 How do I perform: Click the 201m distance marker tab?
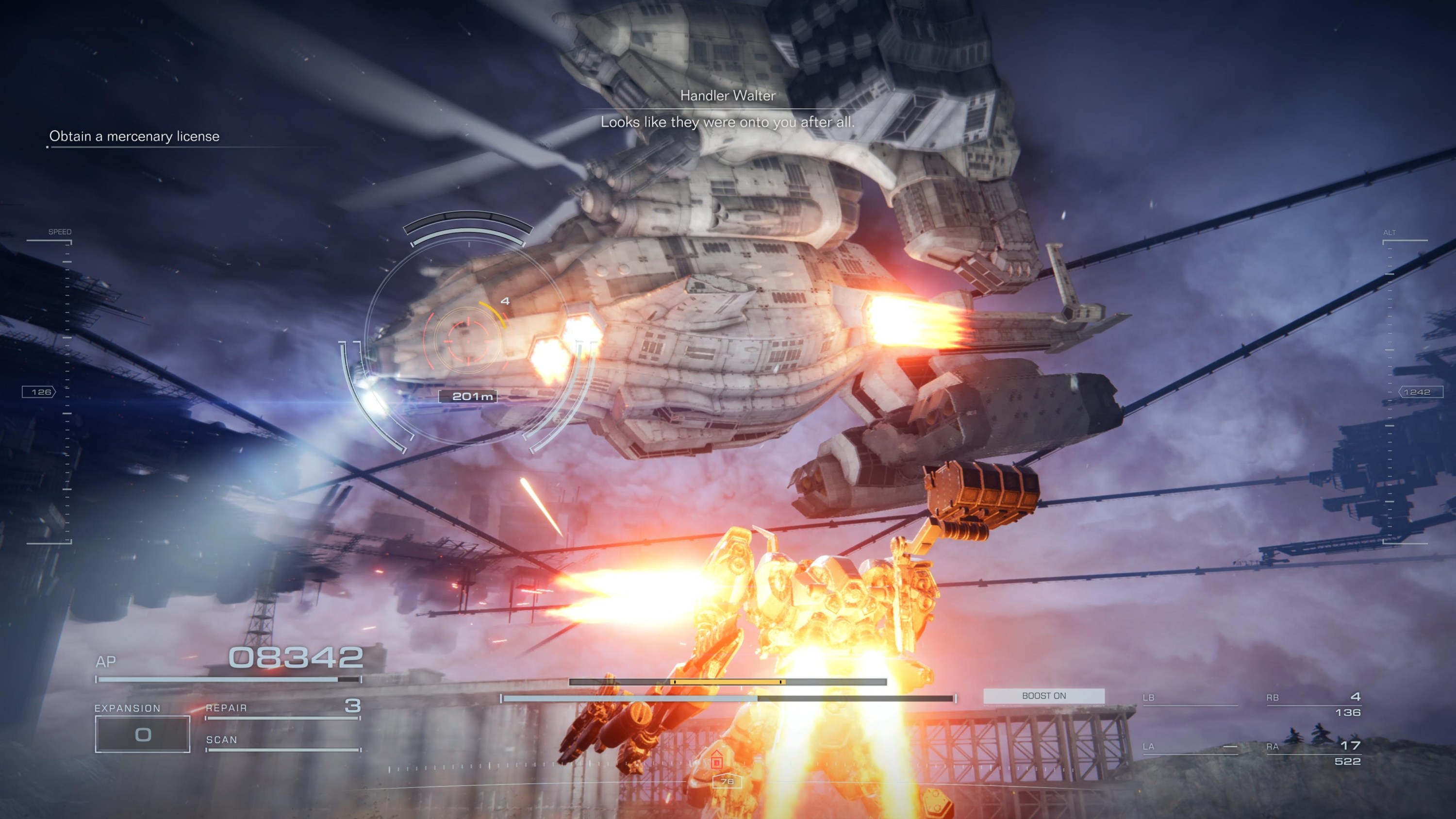(x=471, y=397)
